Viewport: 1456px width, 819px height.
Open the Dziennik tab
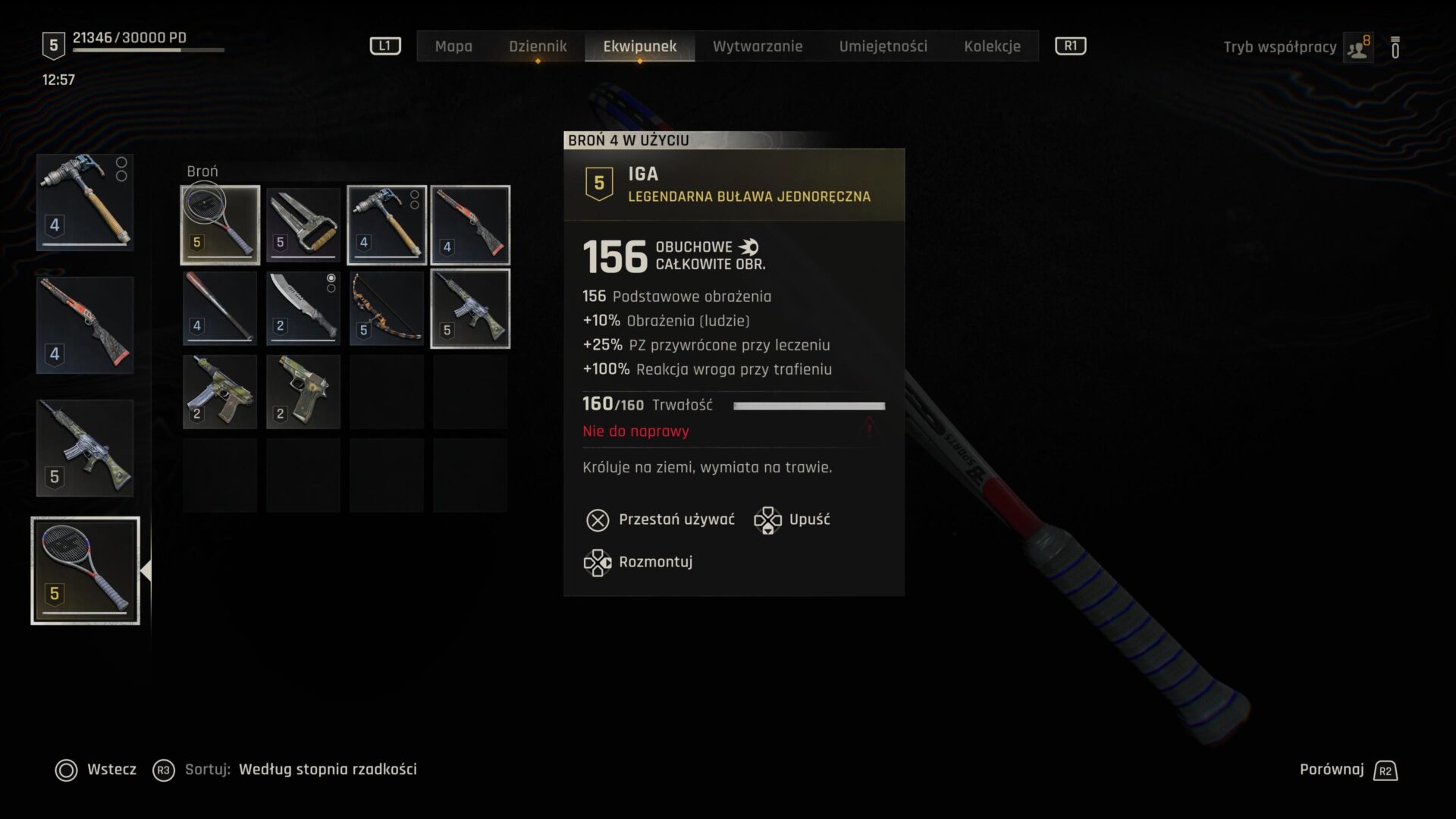[538, 46]
